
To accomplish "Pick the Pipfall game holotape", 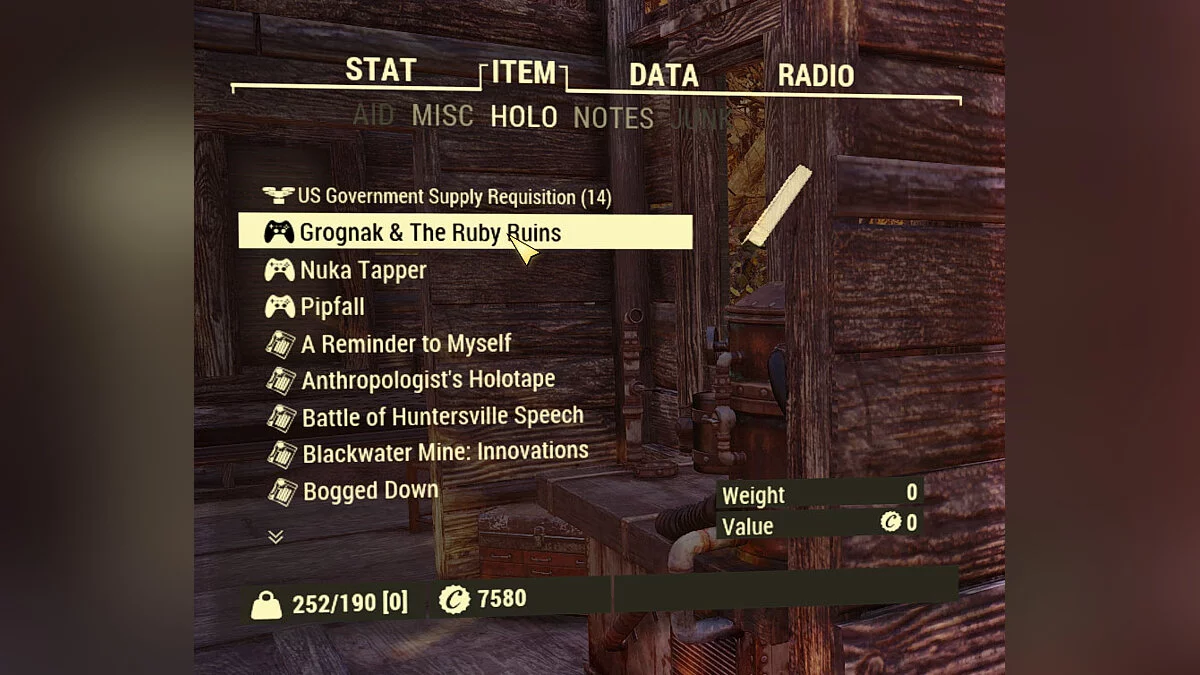I will [332, 306].
